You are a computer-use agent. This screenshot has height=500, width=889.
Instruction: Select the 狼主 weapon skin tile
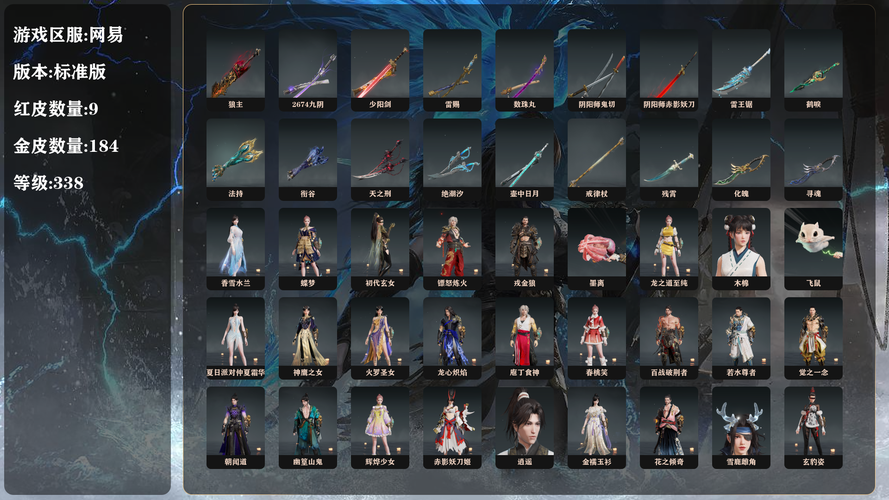[x=235, y=70]
